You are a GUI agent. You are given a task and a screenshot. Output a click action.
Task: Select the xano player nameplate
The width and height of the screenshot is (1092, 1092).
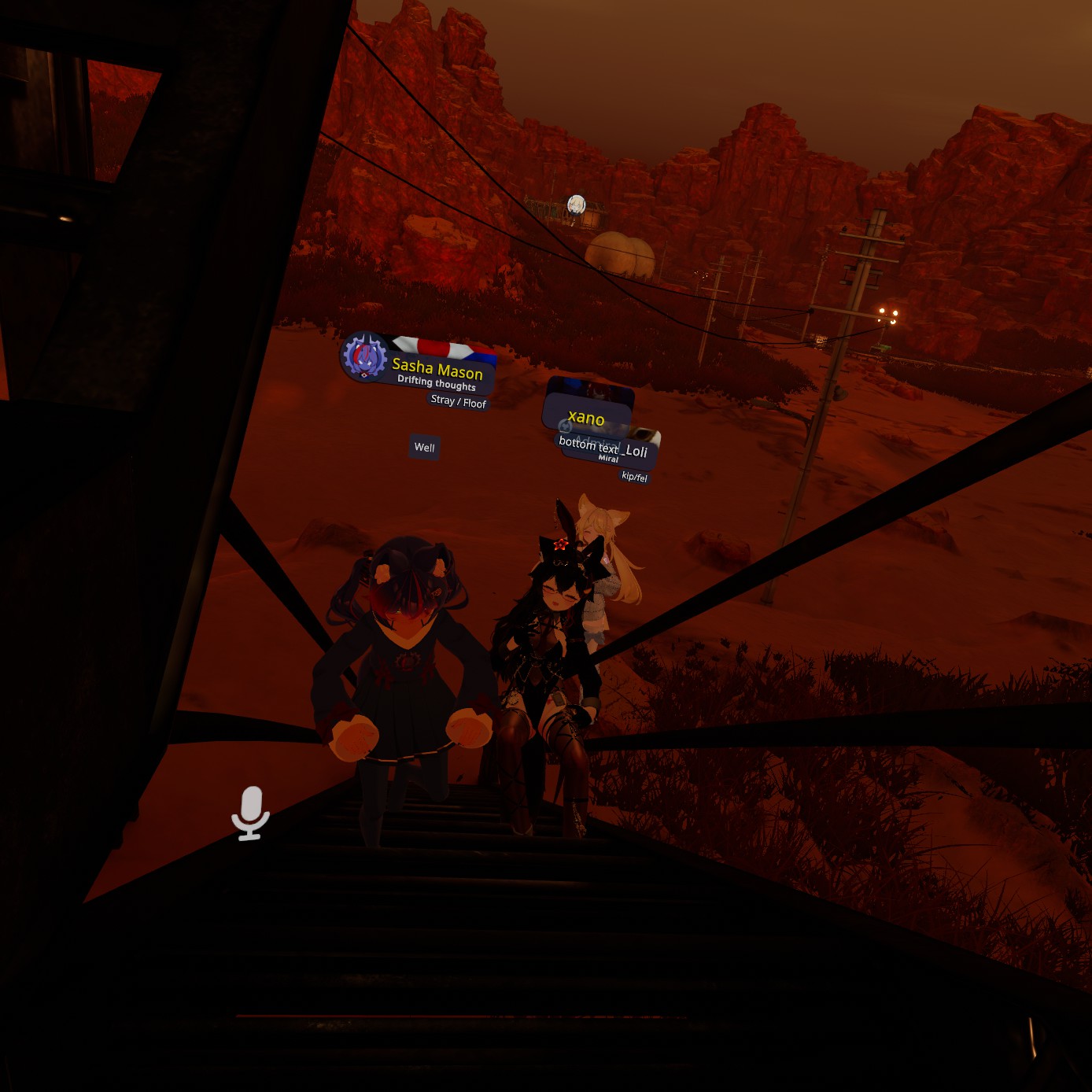click(586, 417)
